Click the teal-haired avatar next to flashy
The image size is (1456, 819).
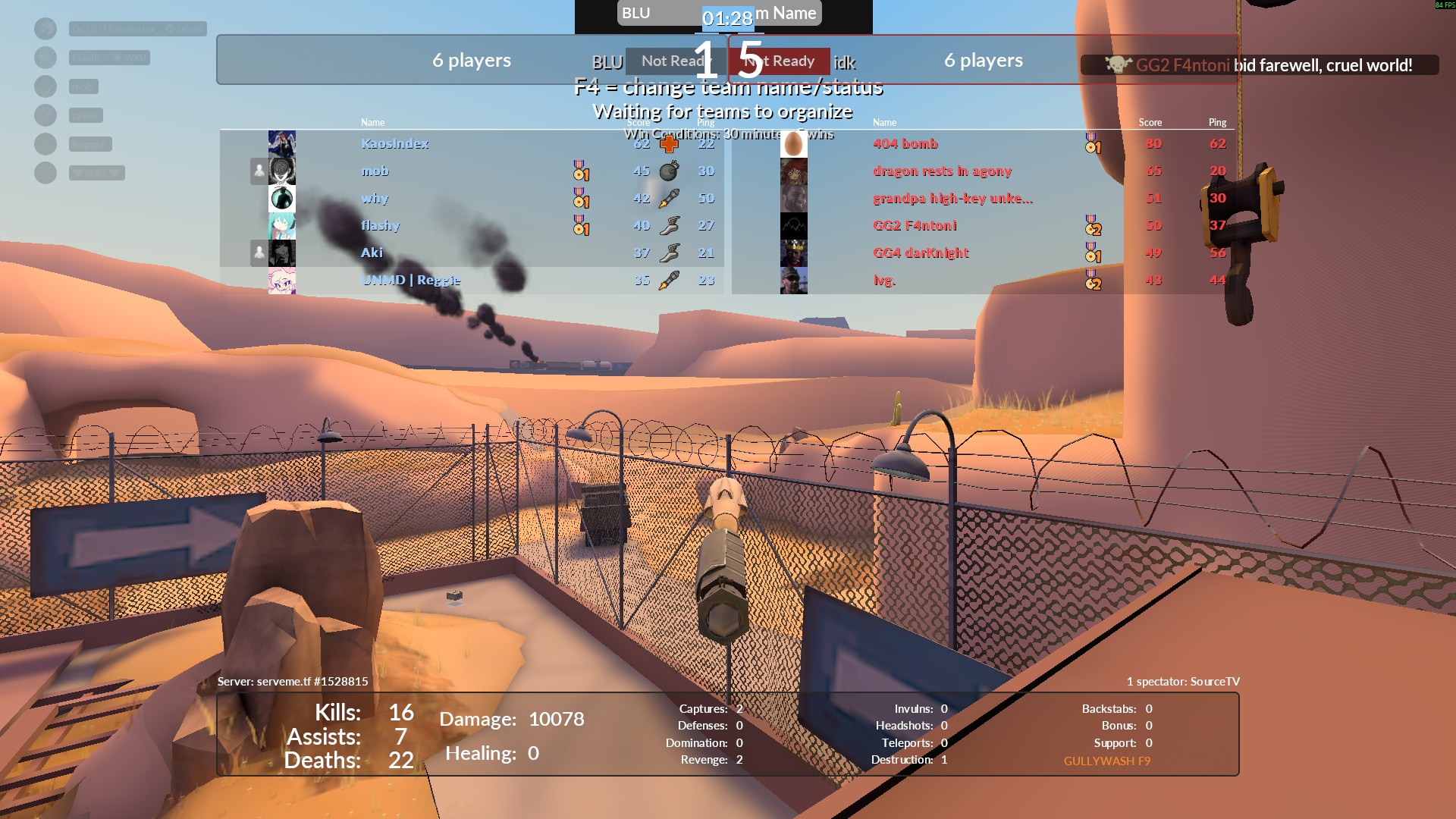(282, 226)
